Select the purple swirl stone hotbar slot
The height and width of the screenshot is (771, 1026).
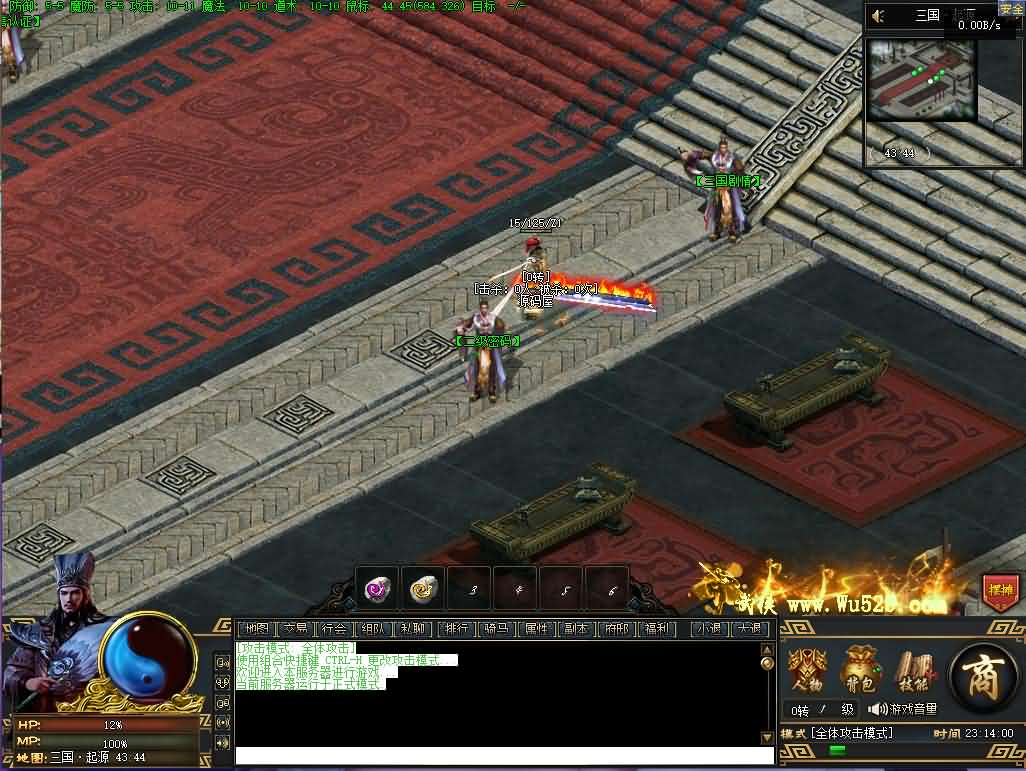click(x=378, y=588)
